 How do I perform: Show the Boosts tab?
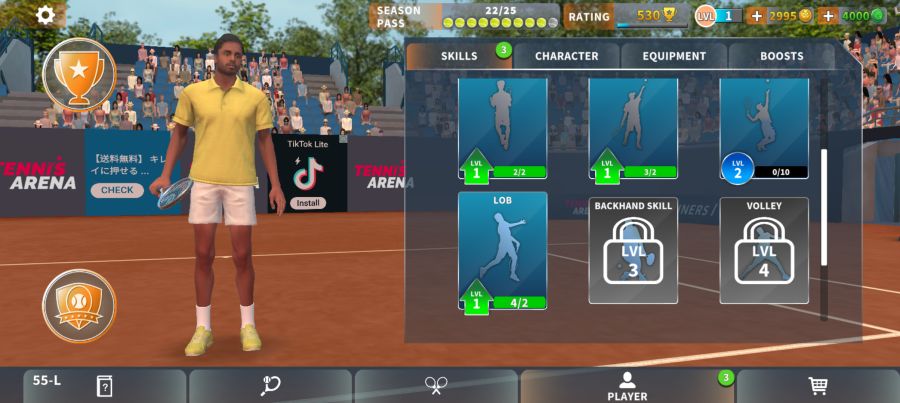coord(781,56)
